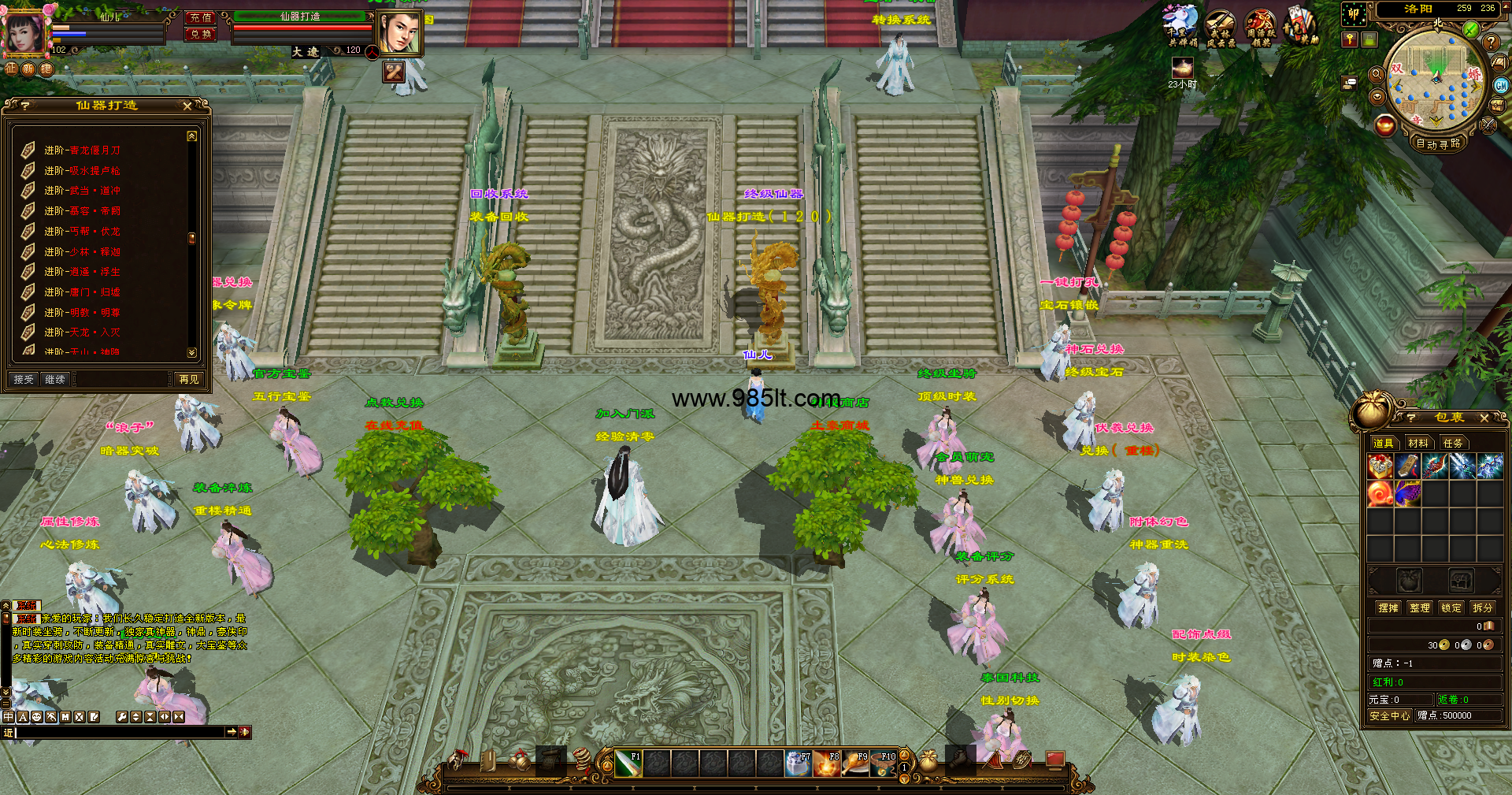
Task: Open a stall with the 摆摊 button
Action: click(1388, 607)
